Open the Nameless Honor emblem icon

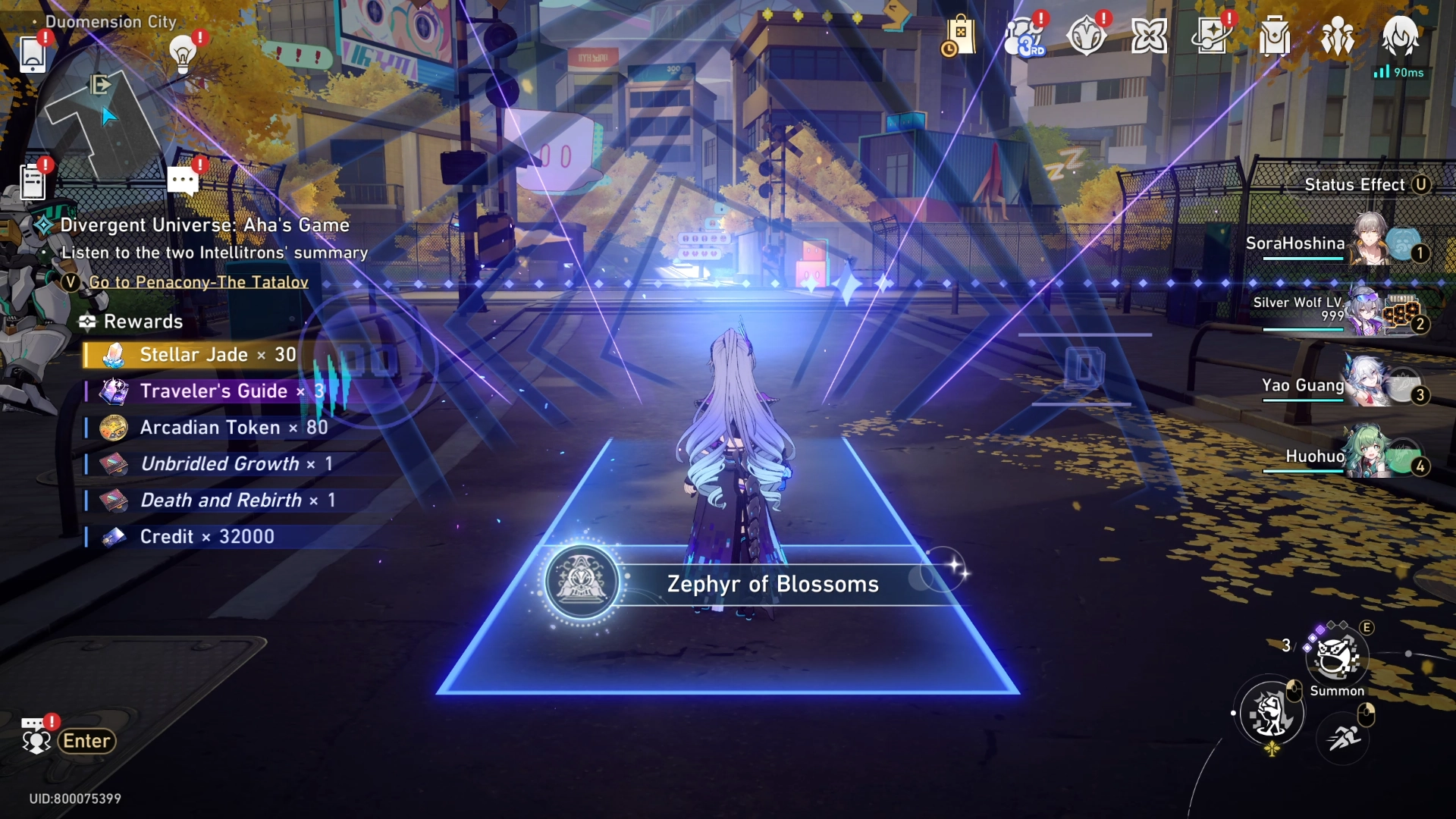point(1087,34)
